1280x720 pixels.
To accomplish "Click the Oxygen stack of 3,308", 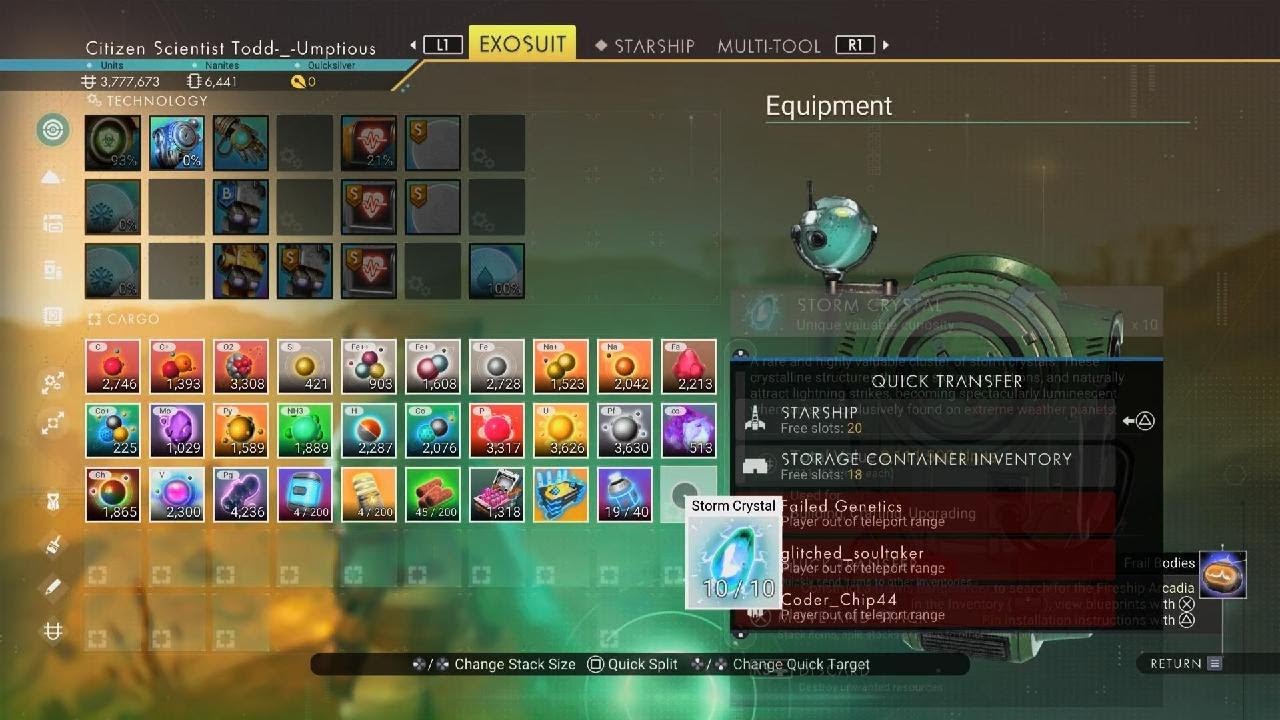I will tap(241, 367).
